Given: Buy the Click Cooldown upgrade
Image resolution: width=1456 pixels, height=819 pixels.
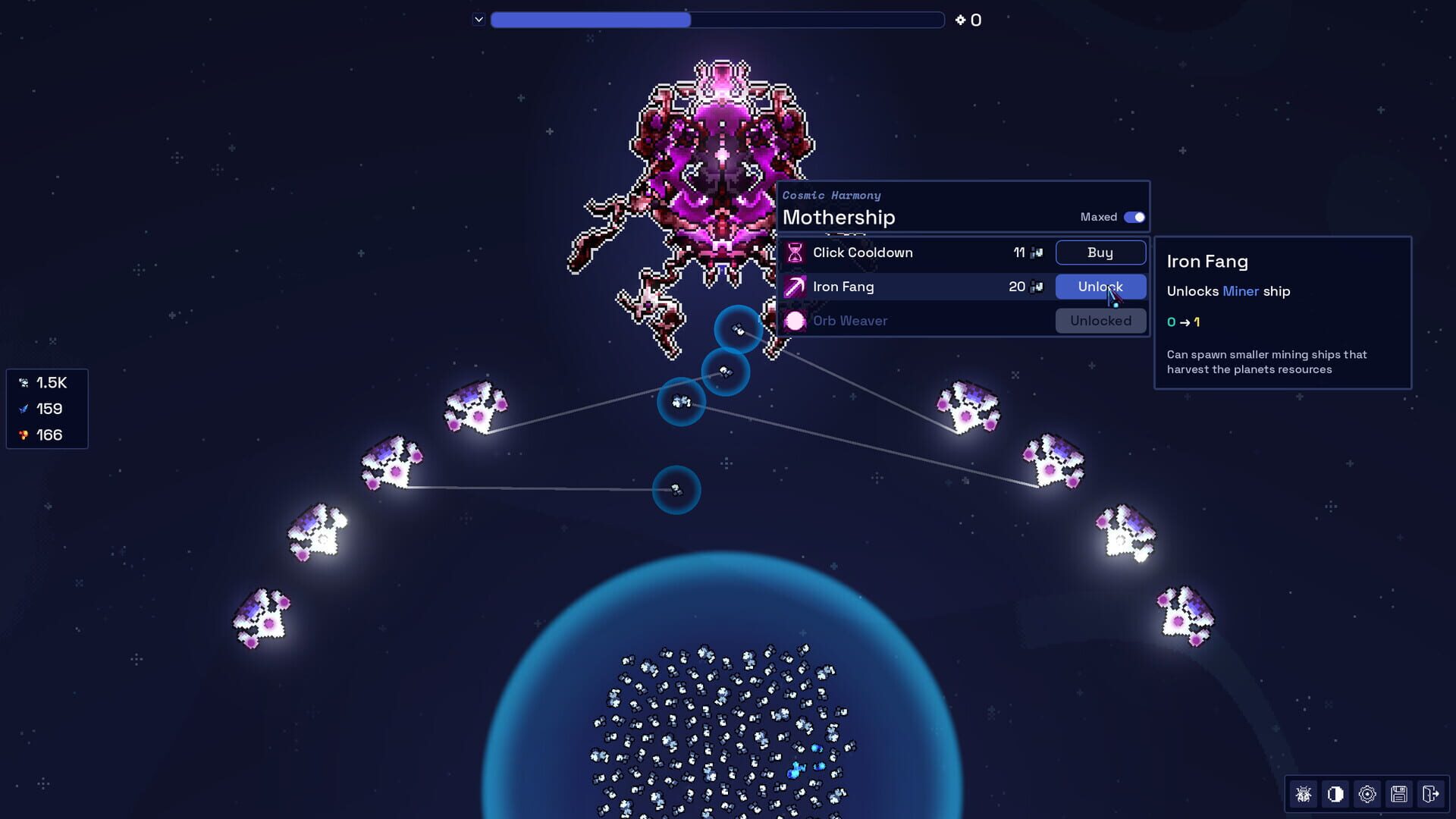Looking at the screenshot, I should click(1100, 253).
